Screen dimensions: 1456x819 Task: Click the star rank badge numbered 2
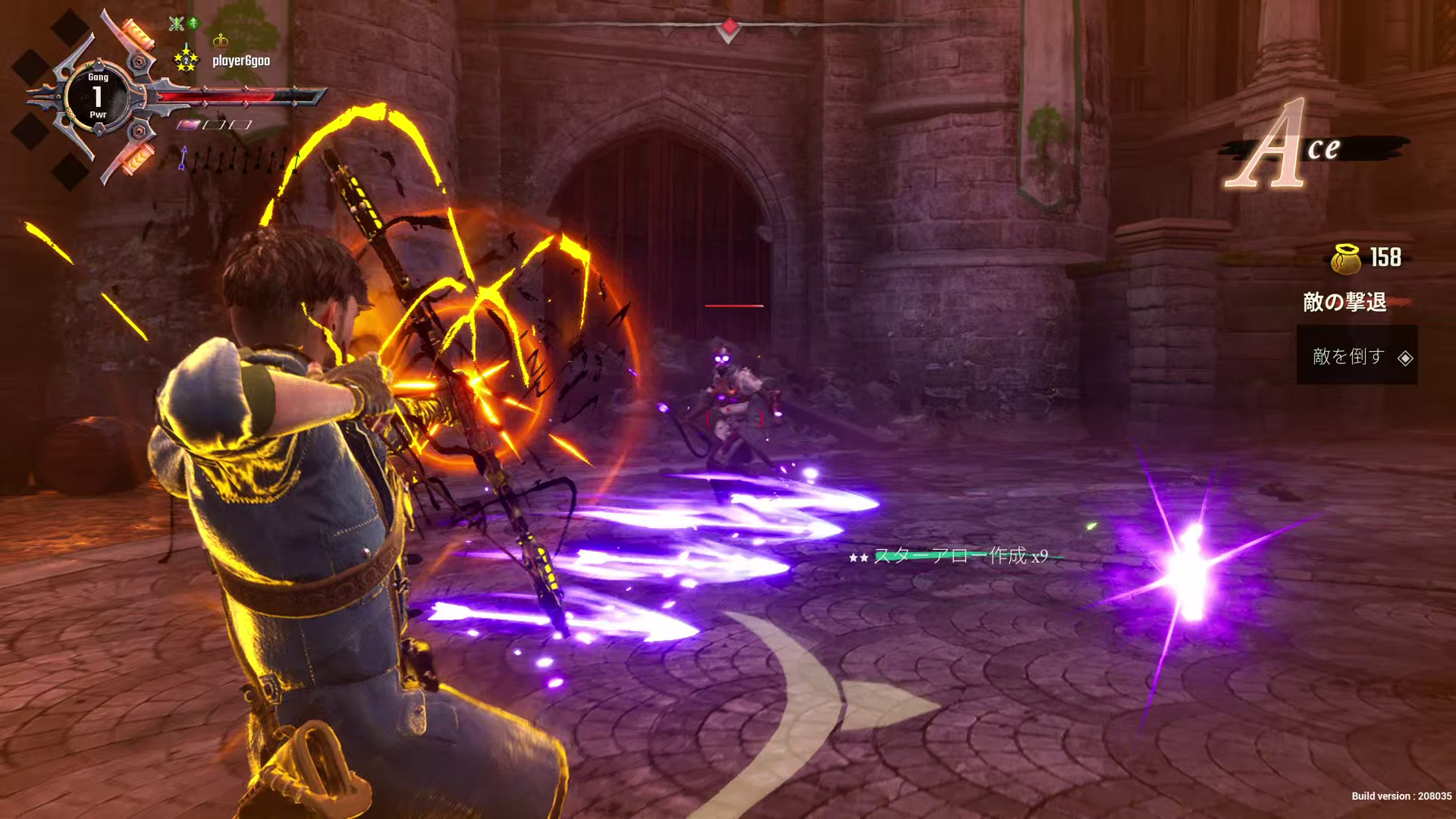click(186, 59)
